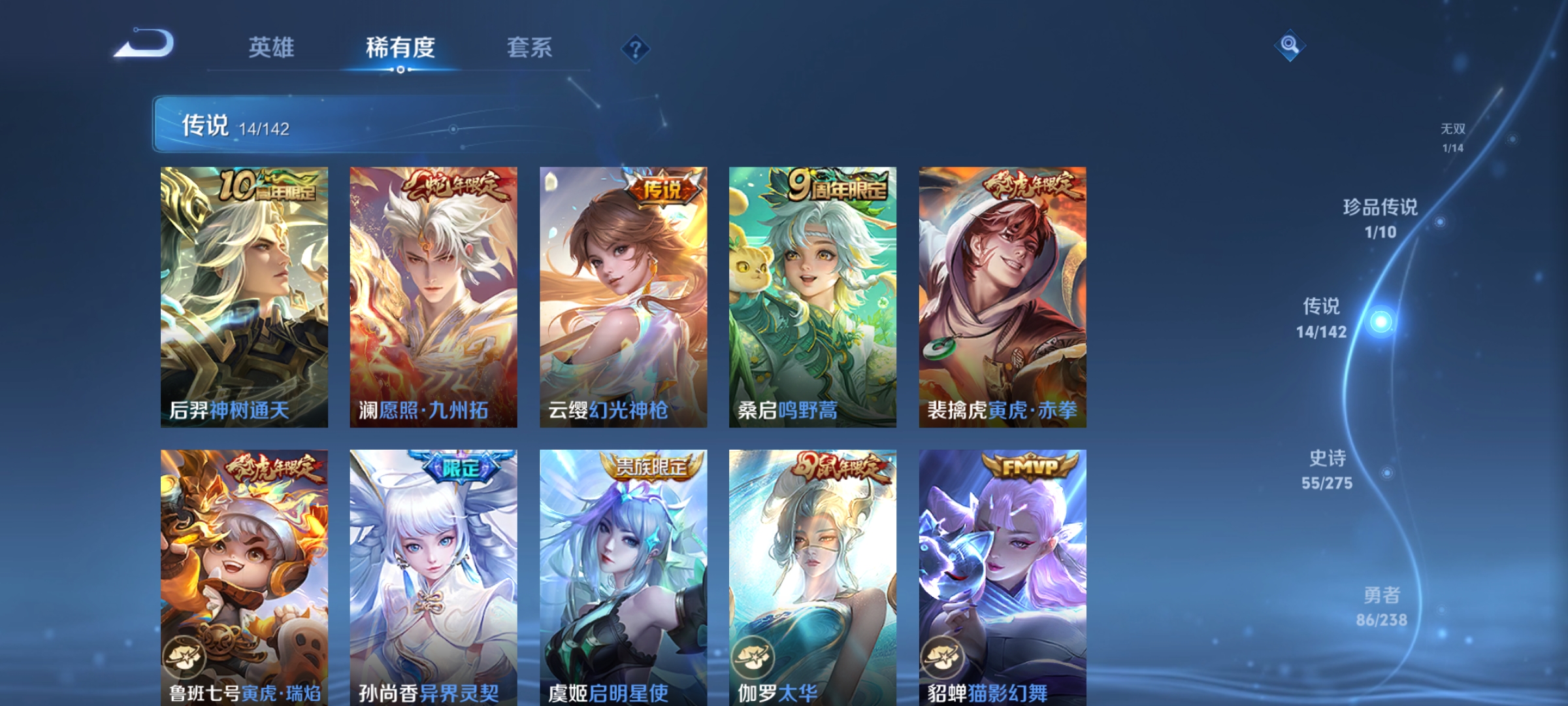The image size is (1568, 706).
Task: Click the question mark help icon
Action: (635, 50)
